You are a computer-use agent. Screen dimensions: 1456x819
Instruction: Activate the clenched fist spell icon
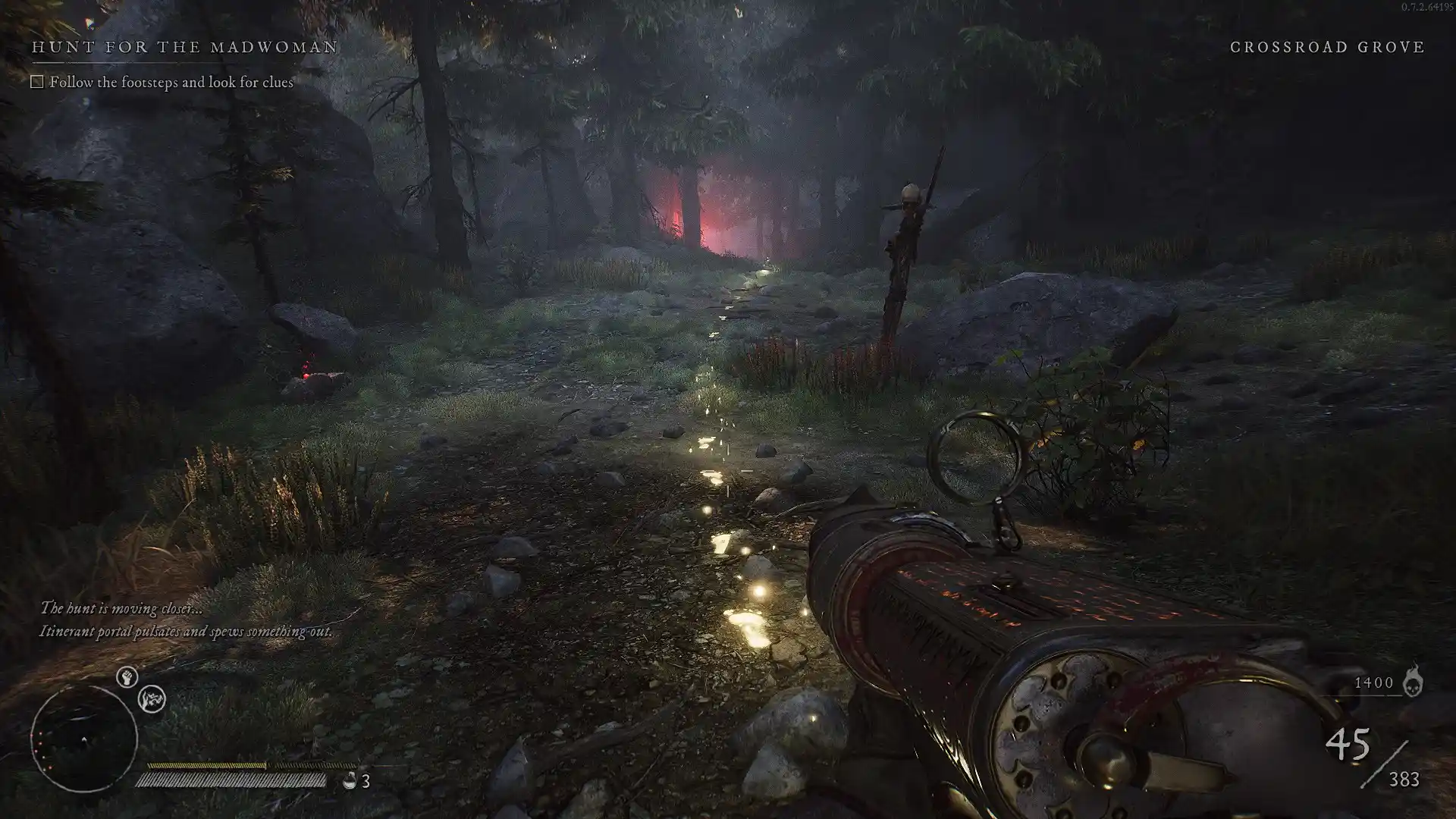[x=127, y=676]
